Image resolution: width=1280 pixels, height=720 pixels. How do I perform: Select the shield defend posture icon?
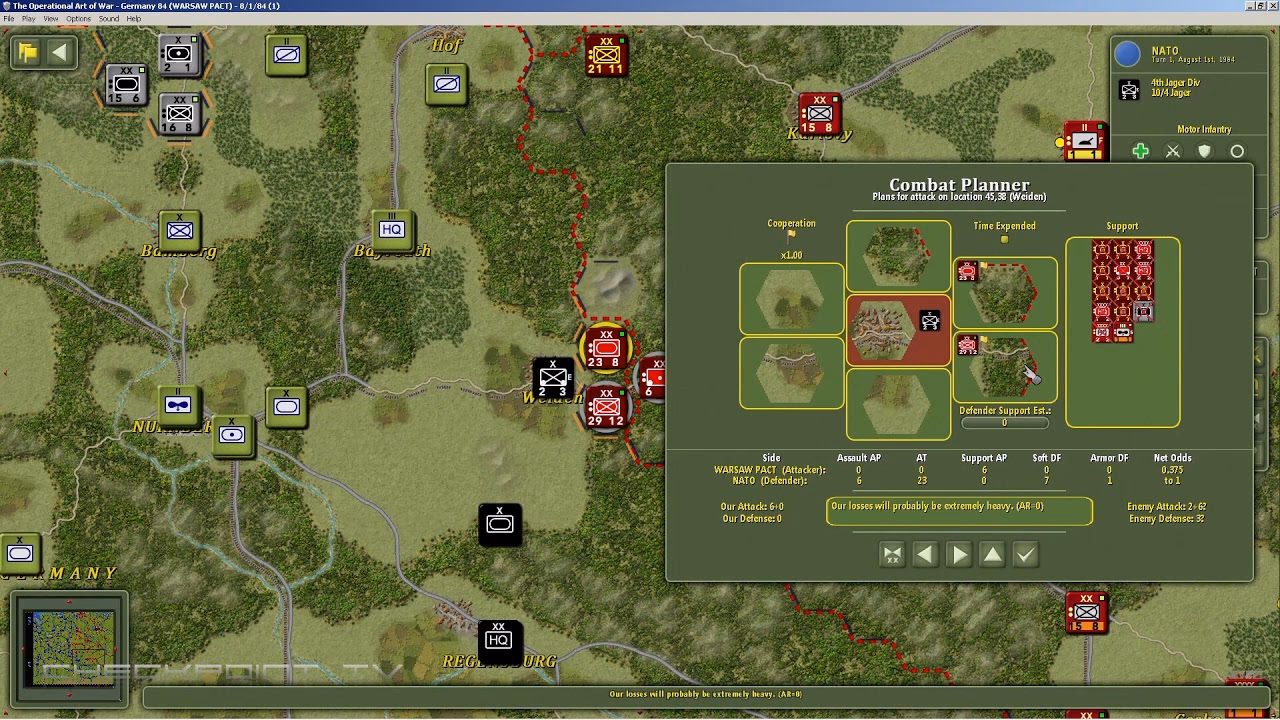tap(1204, 151)
